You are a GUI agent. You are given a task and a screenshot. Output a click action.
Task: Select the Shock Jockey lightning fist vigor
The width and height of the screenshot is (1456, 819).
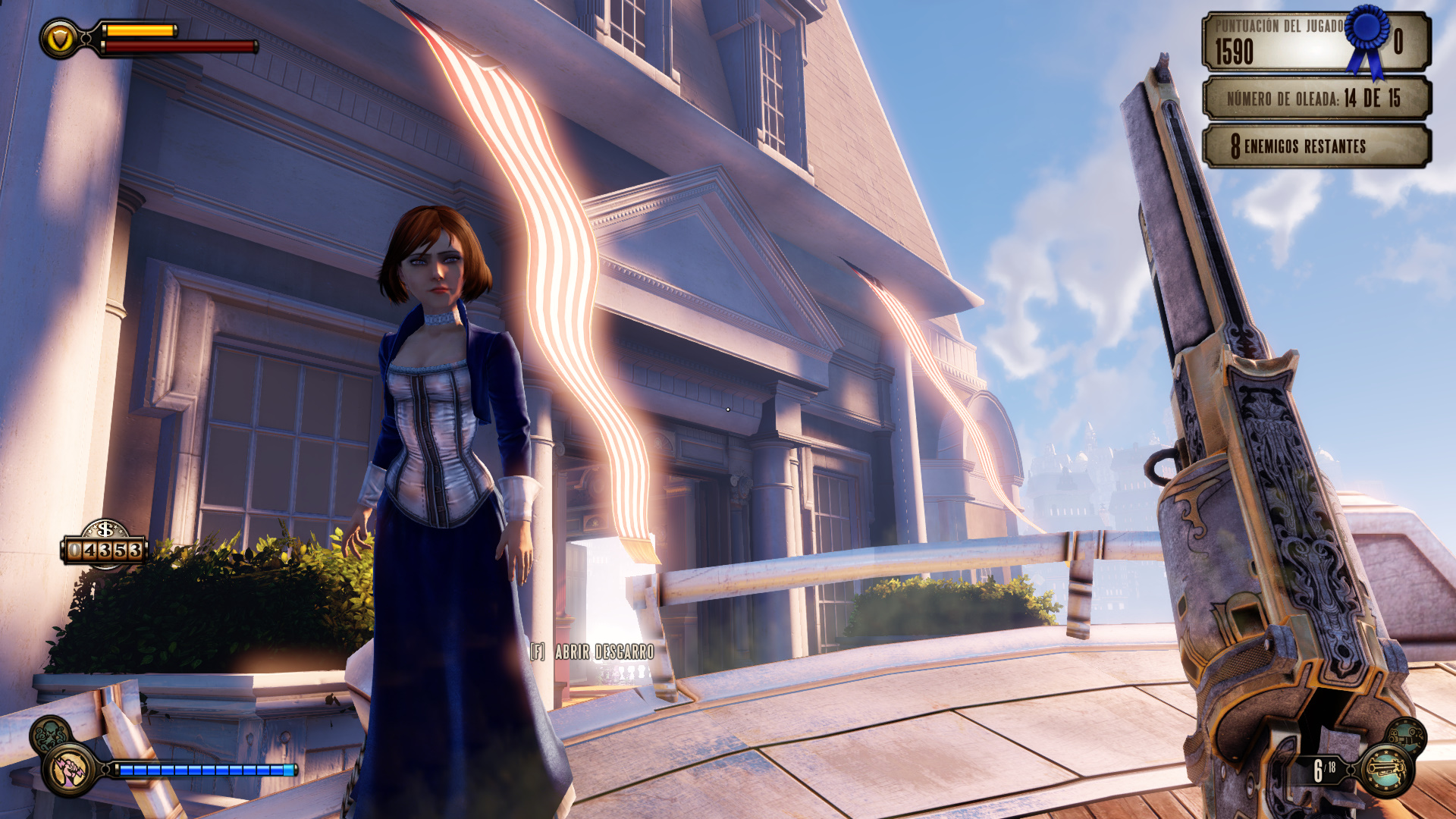point(69,770)
